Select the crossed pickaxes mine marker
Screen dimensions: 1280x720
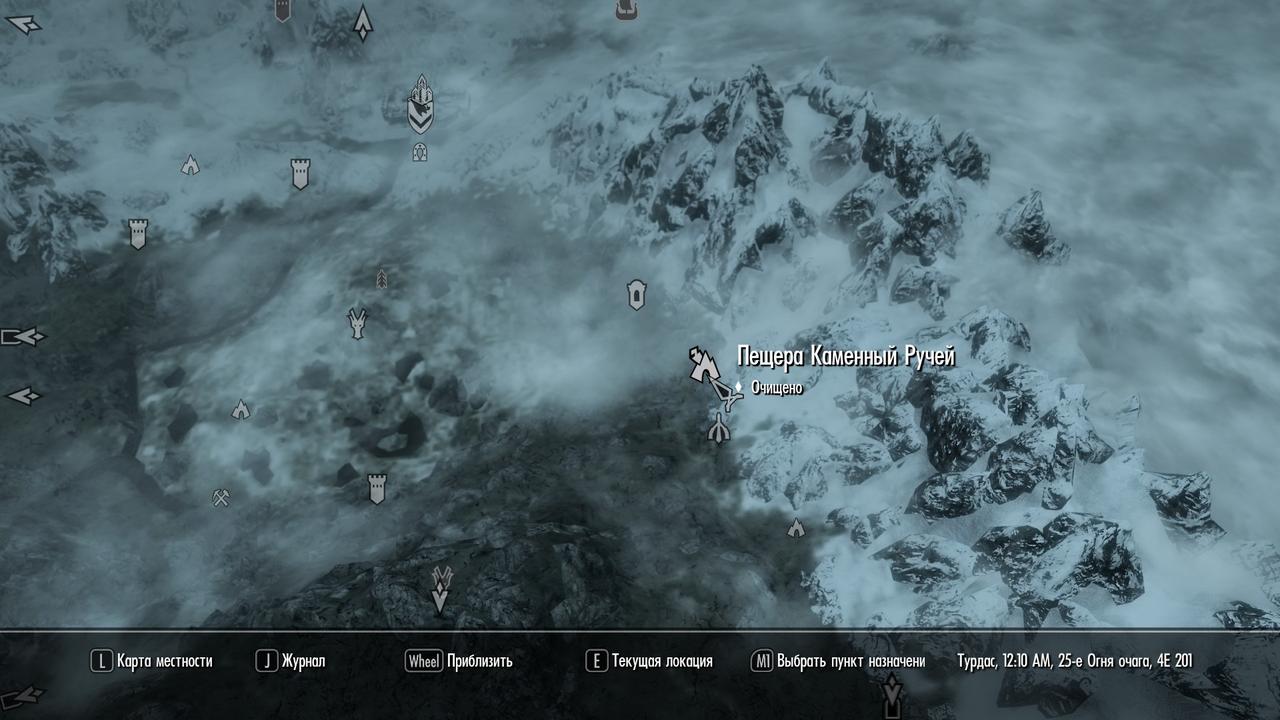(x=221, y=497)
